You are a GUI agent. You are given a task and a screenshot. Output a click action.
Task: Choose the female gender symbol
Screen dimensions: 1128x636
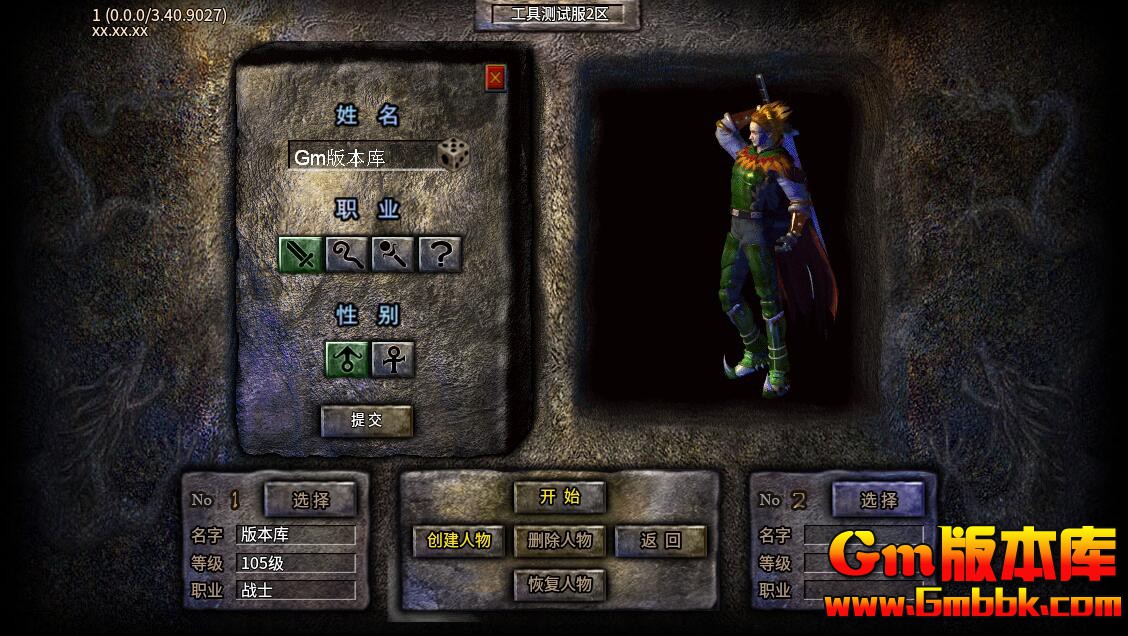(393, 359)
